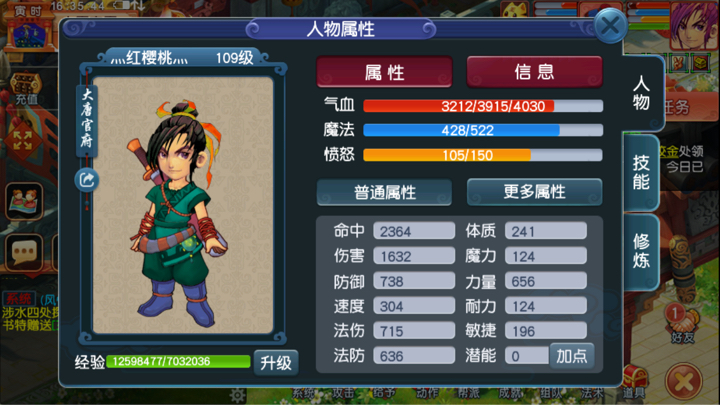Switch to the 属性 tab
The height and width of the screenshot is (405, 720).
(384, 72)
